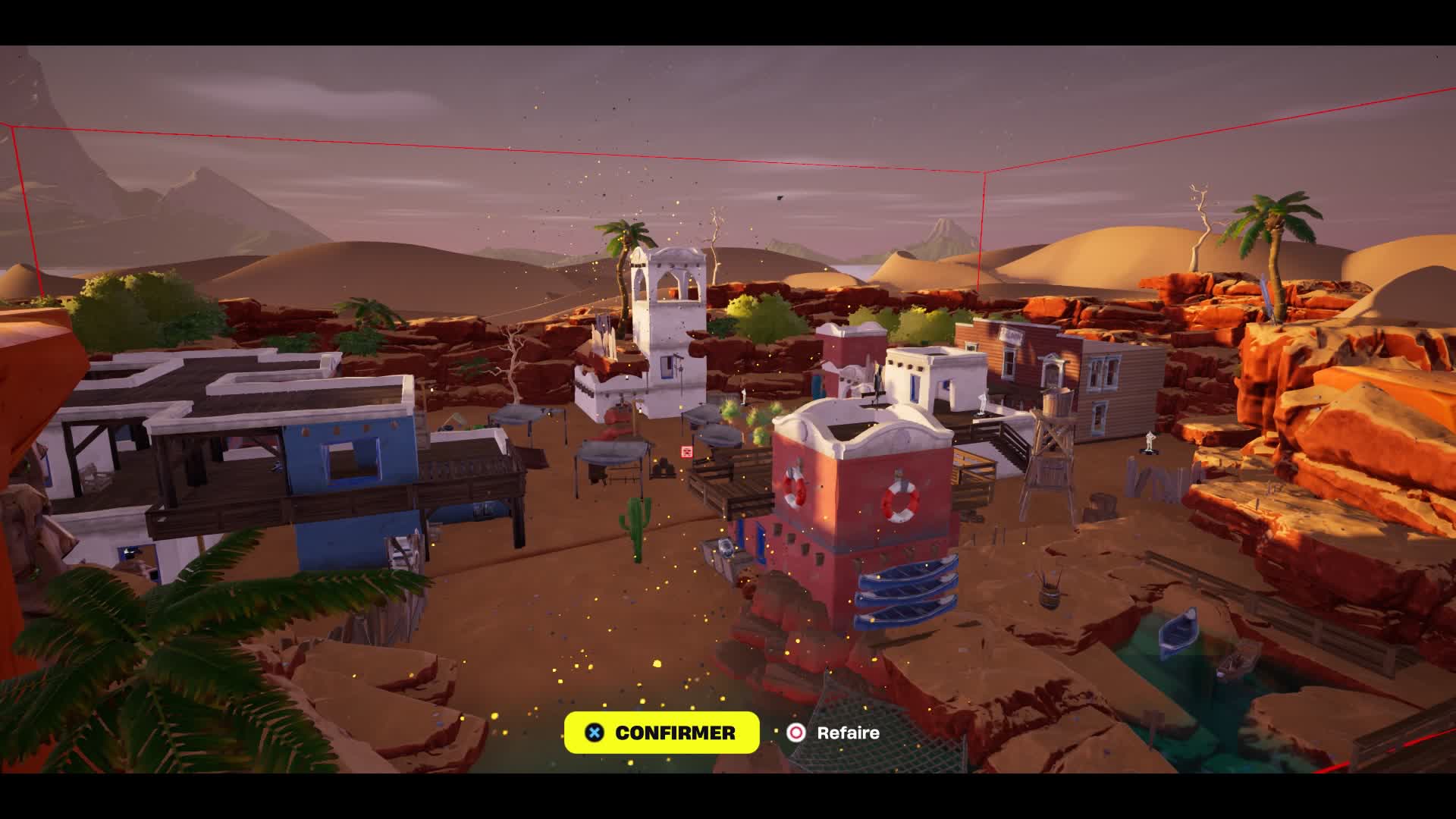The width and height of the screenshot is (1456, 819).
Task: Activate the Refaire option
Action: click(846, 733)
